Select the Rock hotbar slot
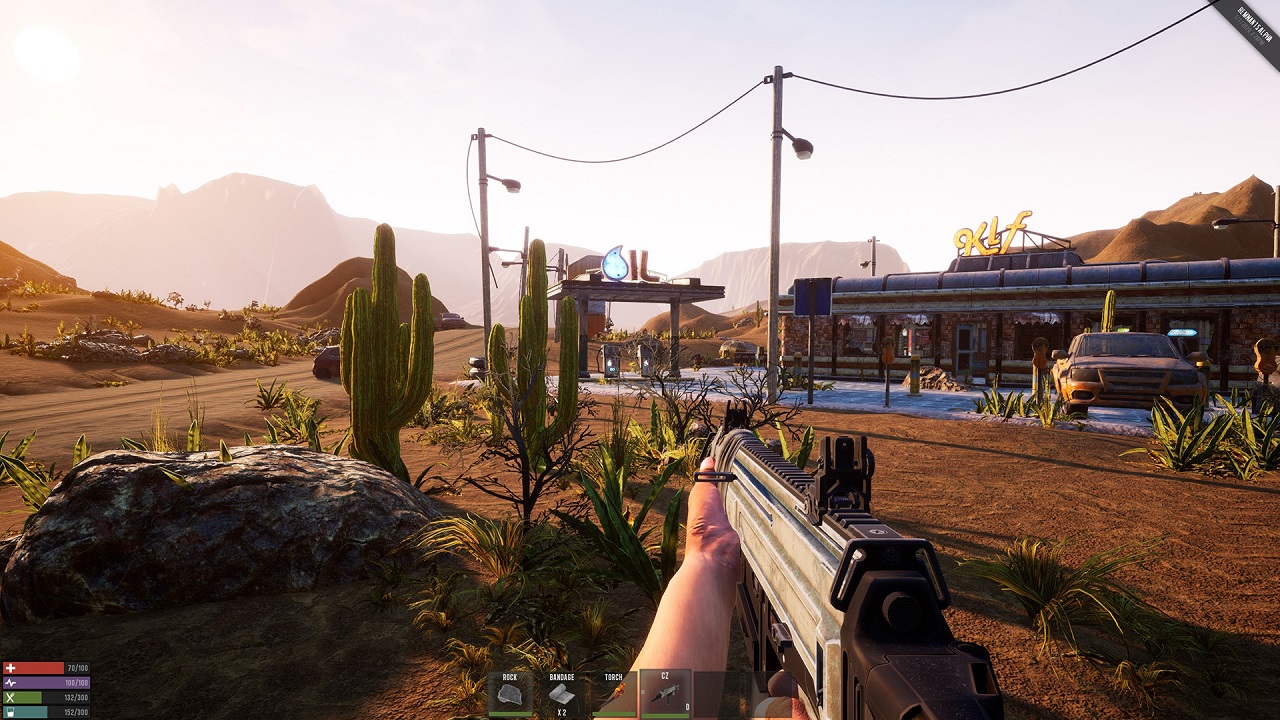 coord(511,693)
